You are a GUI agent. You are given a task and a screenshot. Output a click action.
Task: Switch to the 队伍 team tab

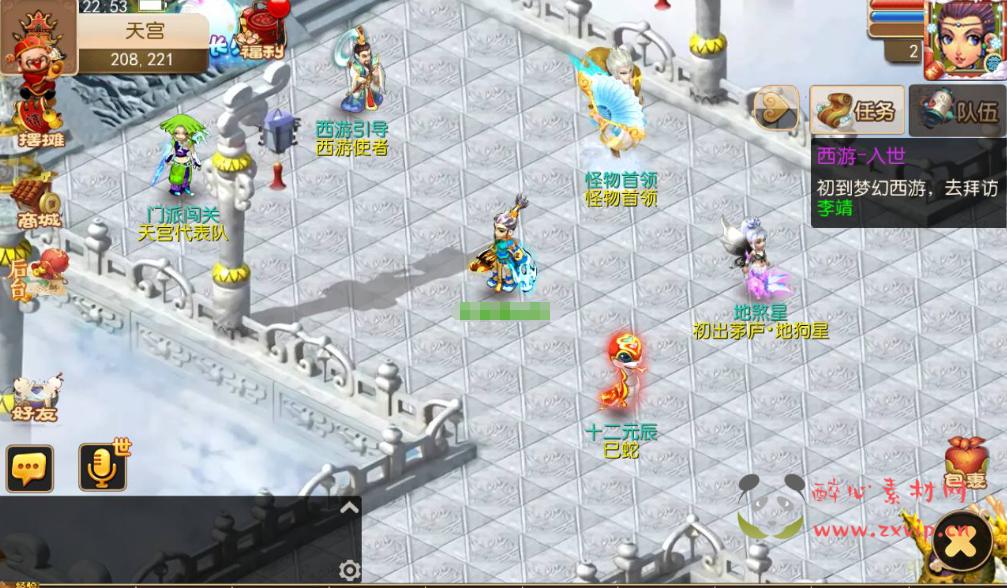[957, 110]
